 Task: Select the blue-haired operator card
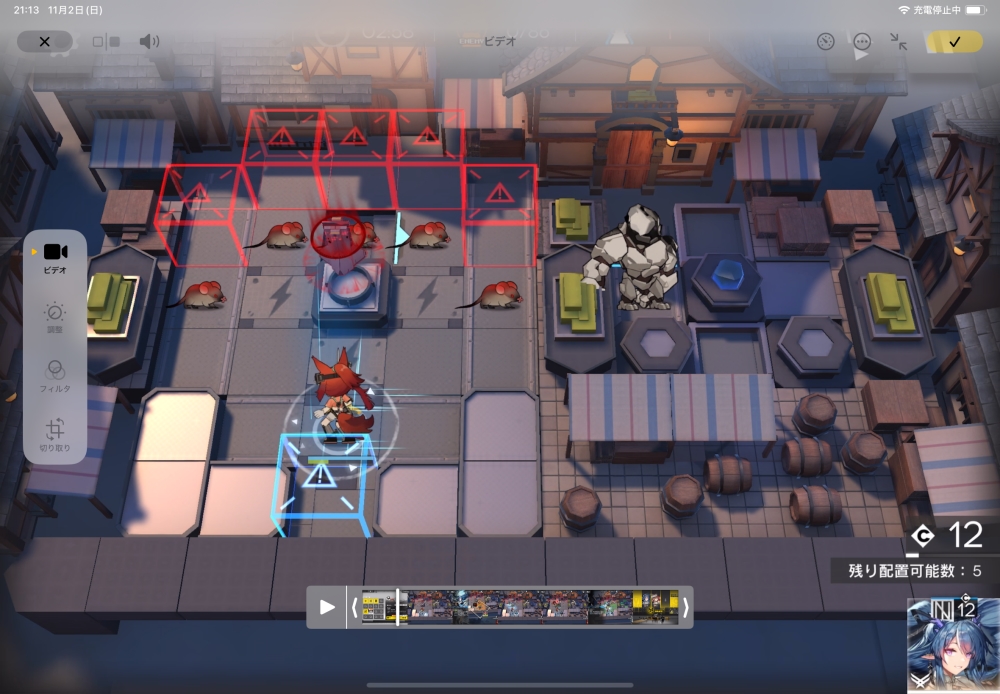click(x=953, y=645)
